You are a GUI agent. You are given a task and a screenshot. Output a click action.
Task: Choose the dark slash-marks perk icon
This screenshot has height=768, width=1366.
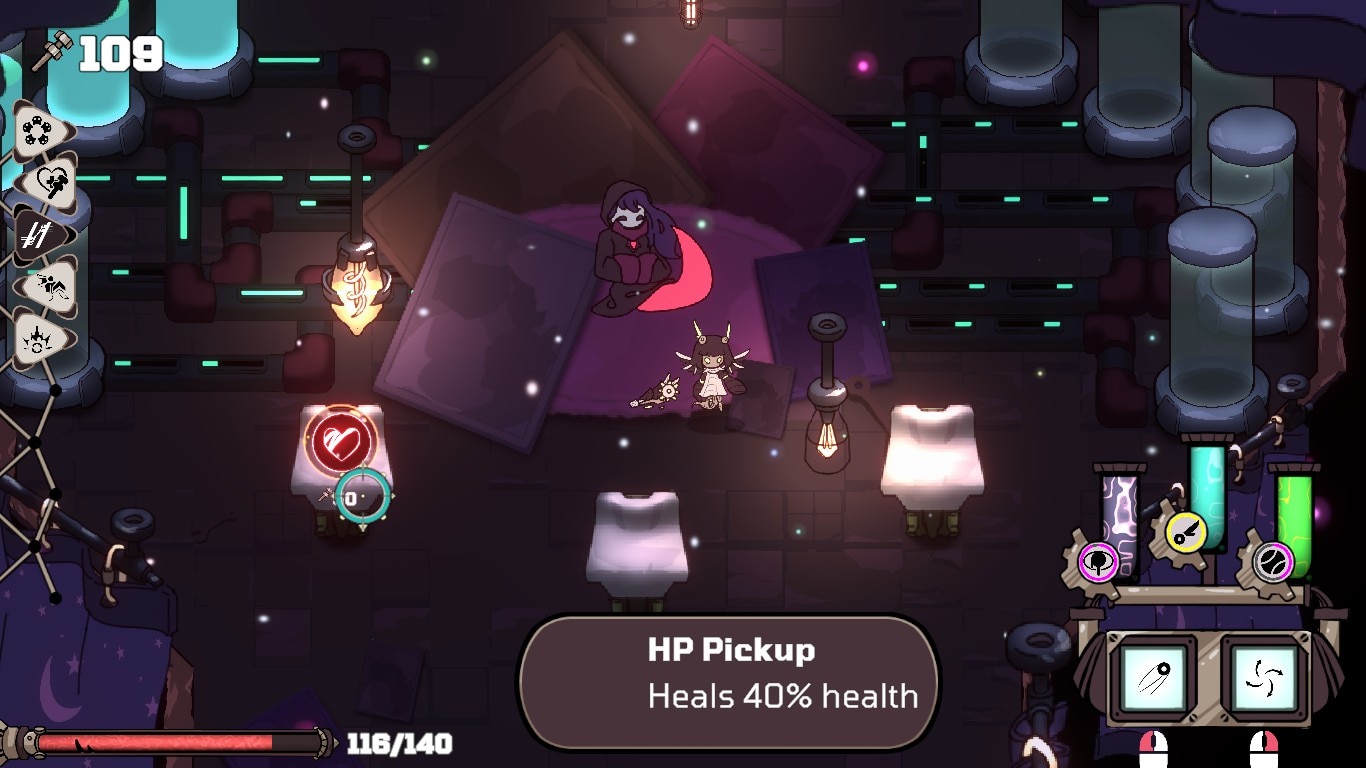[40, 236]
